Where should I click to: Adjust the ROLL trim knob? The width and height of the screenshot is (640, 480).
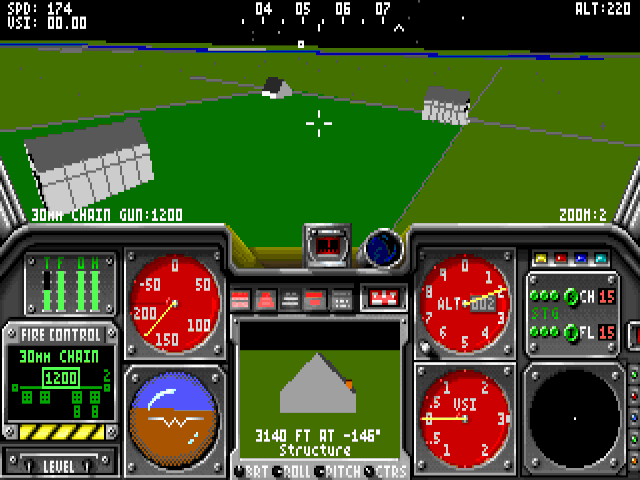coord(278,471)
